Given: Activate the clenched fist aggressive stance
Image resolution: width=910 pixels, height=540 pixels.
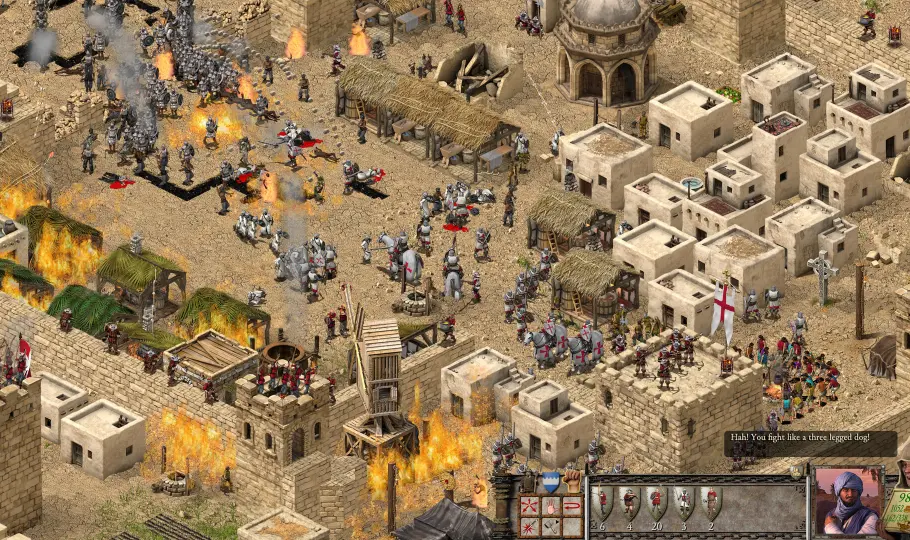Looking at the screenshot, I should [x=572, y=483].
